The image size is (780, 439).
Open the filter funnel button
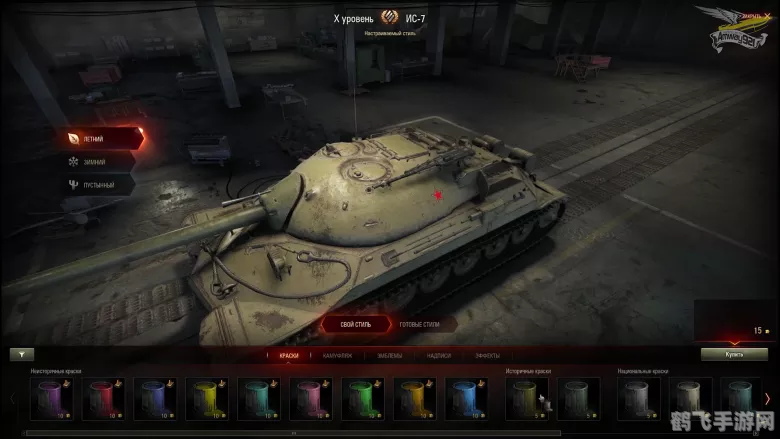pyautogui.click(x=22, y=354)
